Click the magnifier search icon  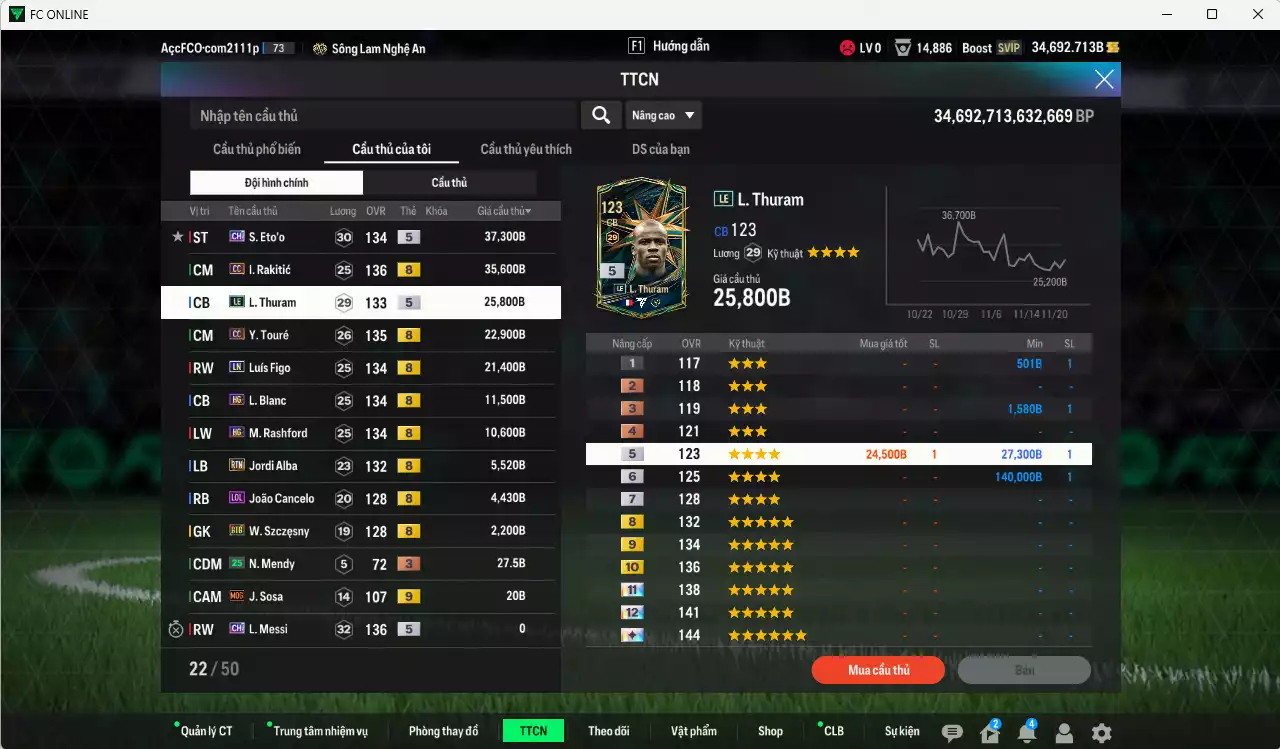601,115
